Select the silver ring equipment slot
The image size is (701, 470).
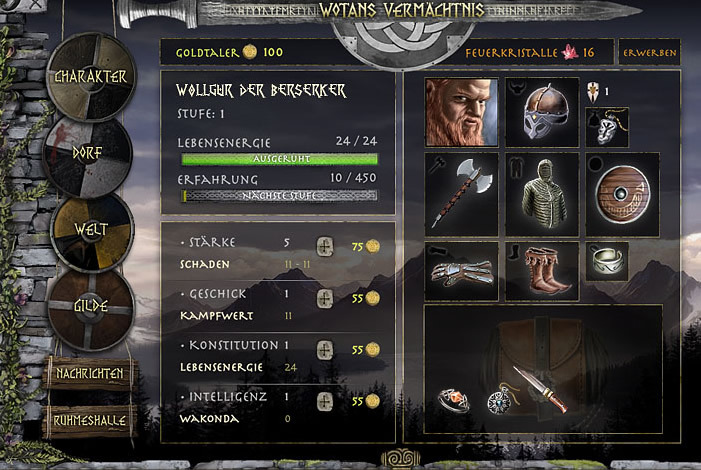coord(607,260)
